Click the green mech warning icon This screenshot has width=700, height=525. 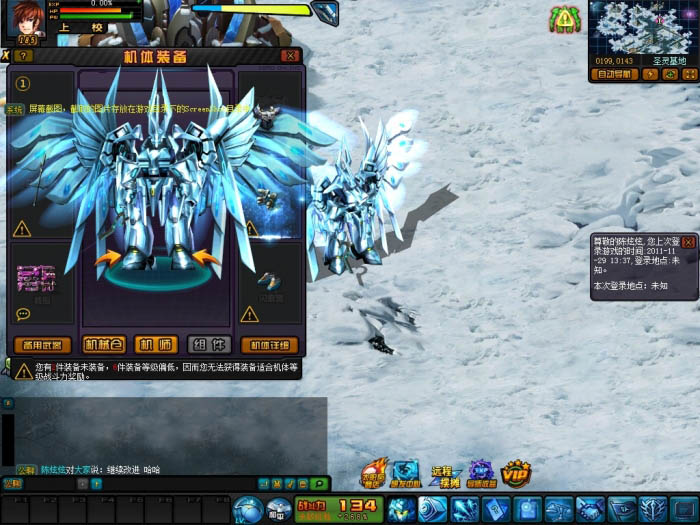tap(565, 19)
